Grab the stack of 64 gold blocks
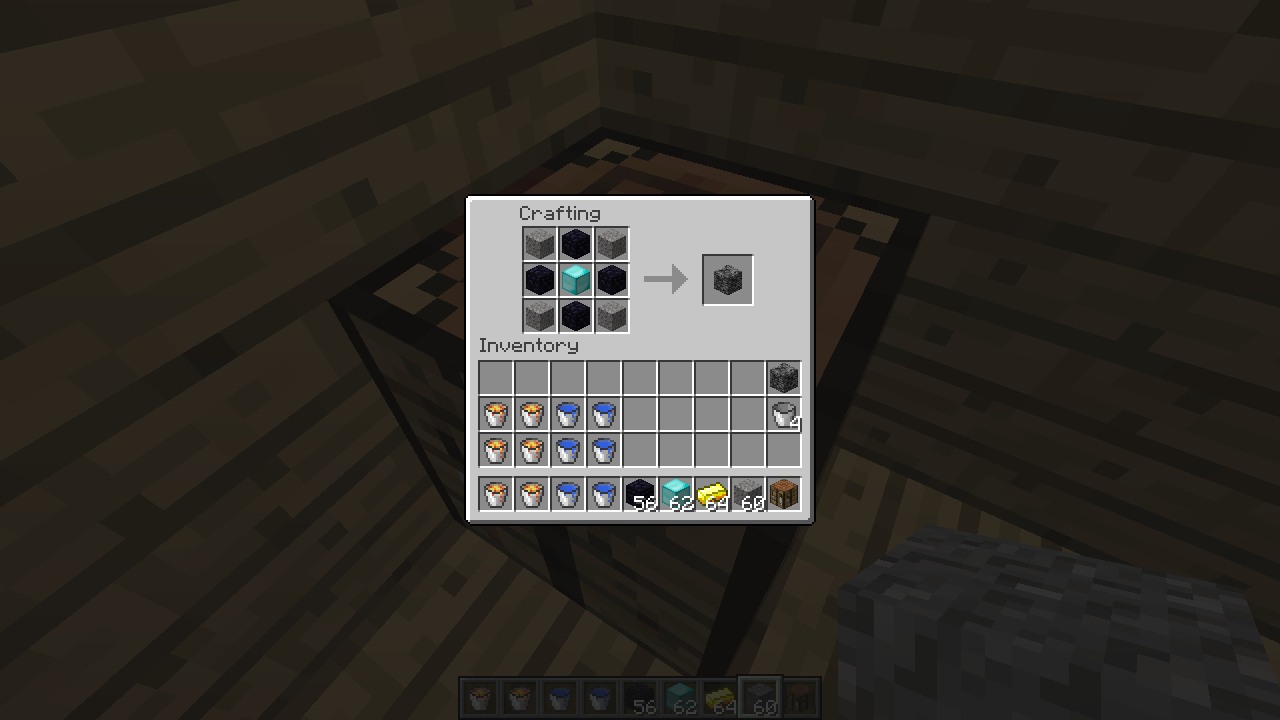Screen dimensions: 1280x720 tap(711, 493)
